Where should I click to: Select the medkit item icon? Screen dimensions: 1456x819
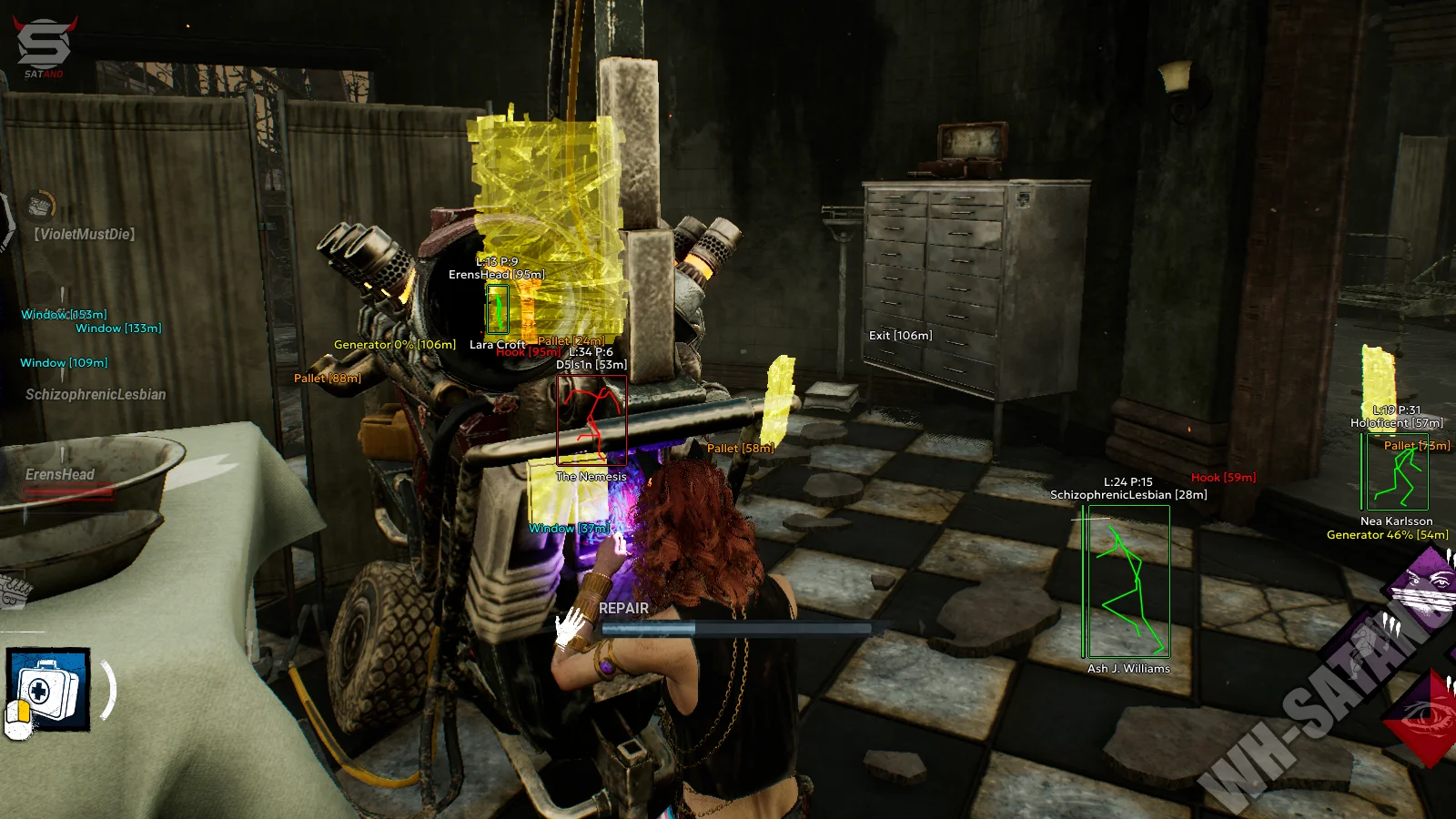click(x=48, y=689)
